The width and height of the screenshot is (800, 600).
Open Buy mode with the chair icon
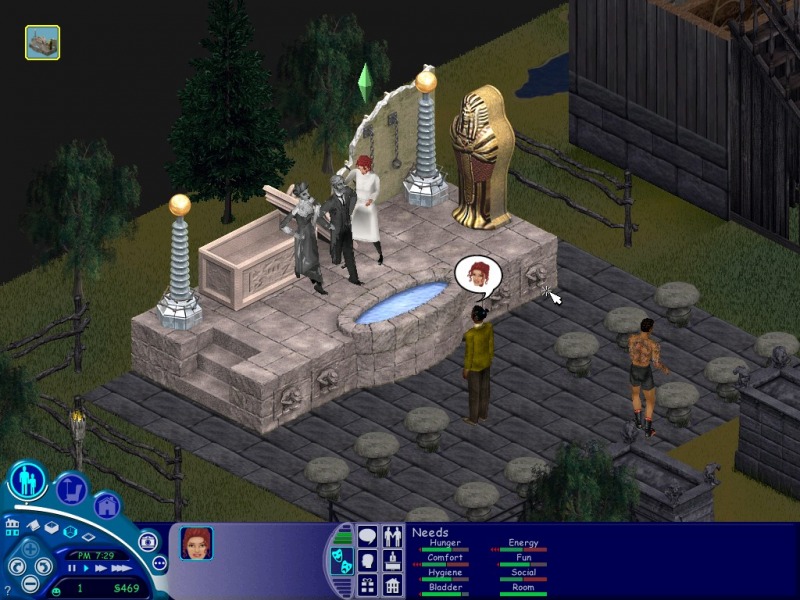[70, 490]
